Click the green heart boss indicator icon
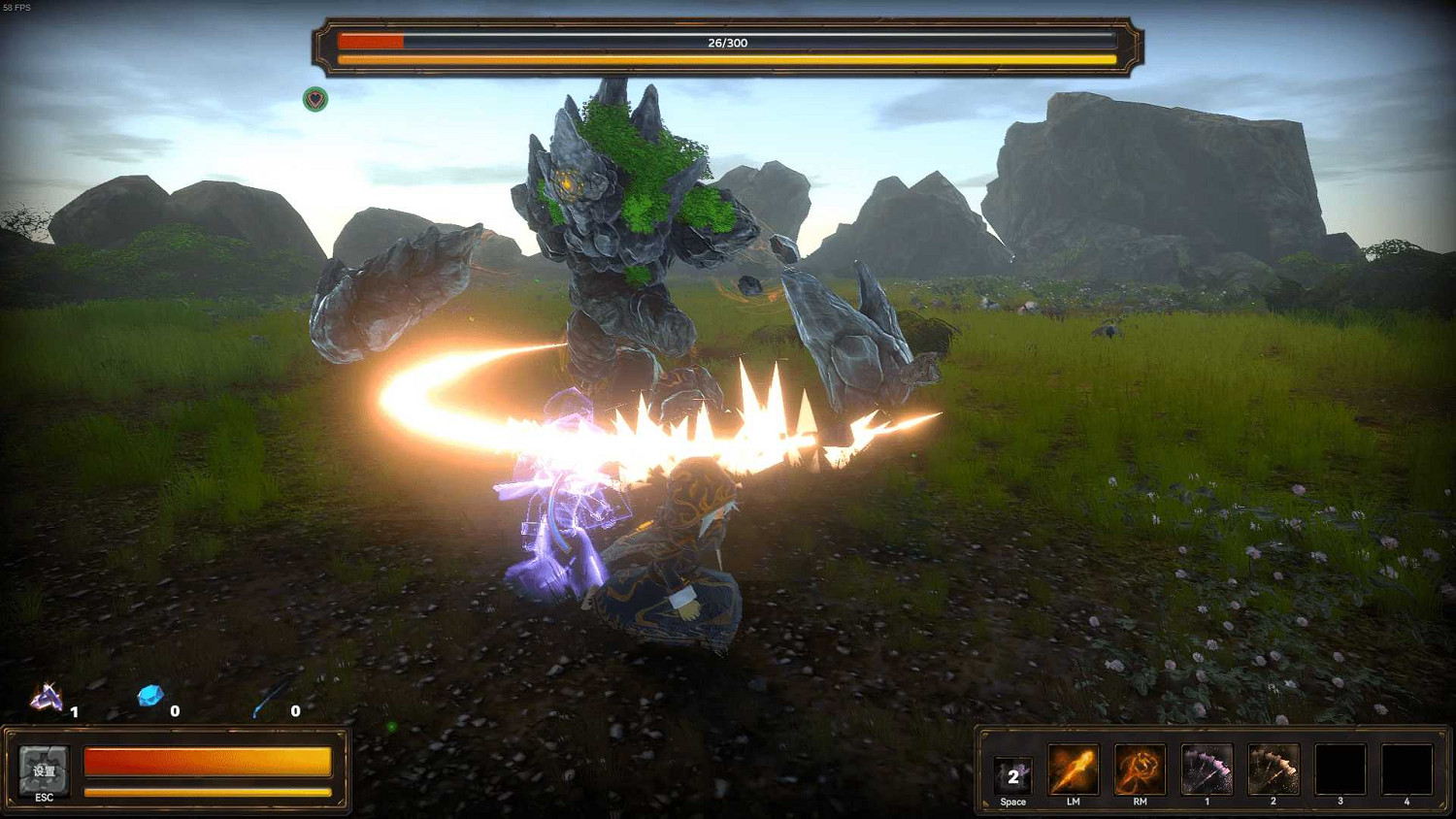The image size is (1456, 819). [x=314, y=100]
